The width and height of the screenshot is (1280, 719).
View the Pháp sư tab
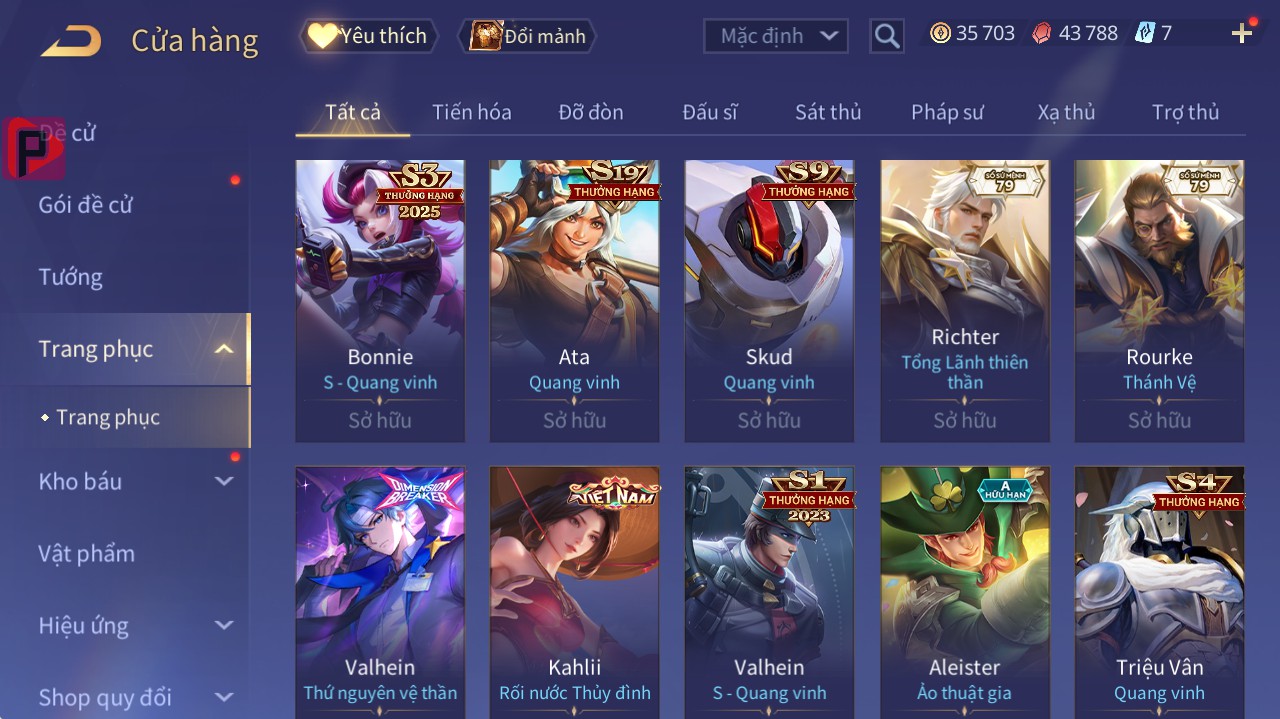coord(947,112)
